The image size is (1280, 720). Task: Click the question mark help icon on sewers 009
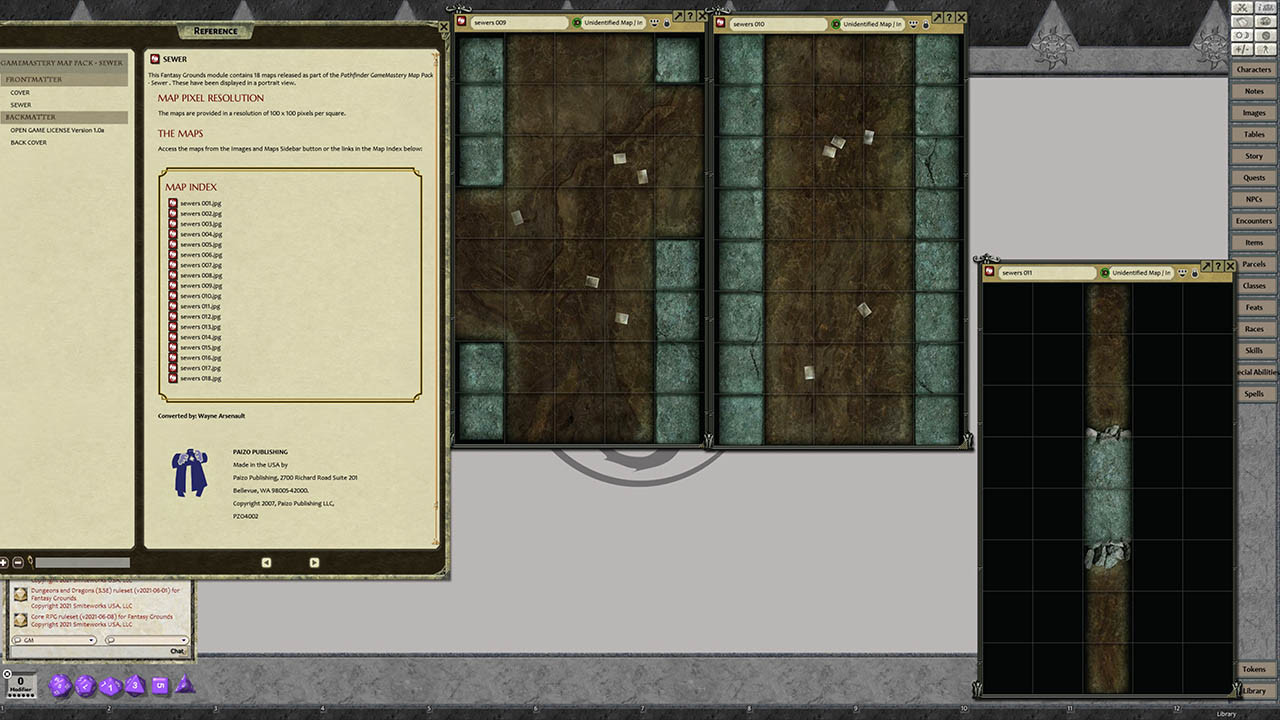click(x=691, y=17)
